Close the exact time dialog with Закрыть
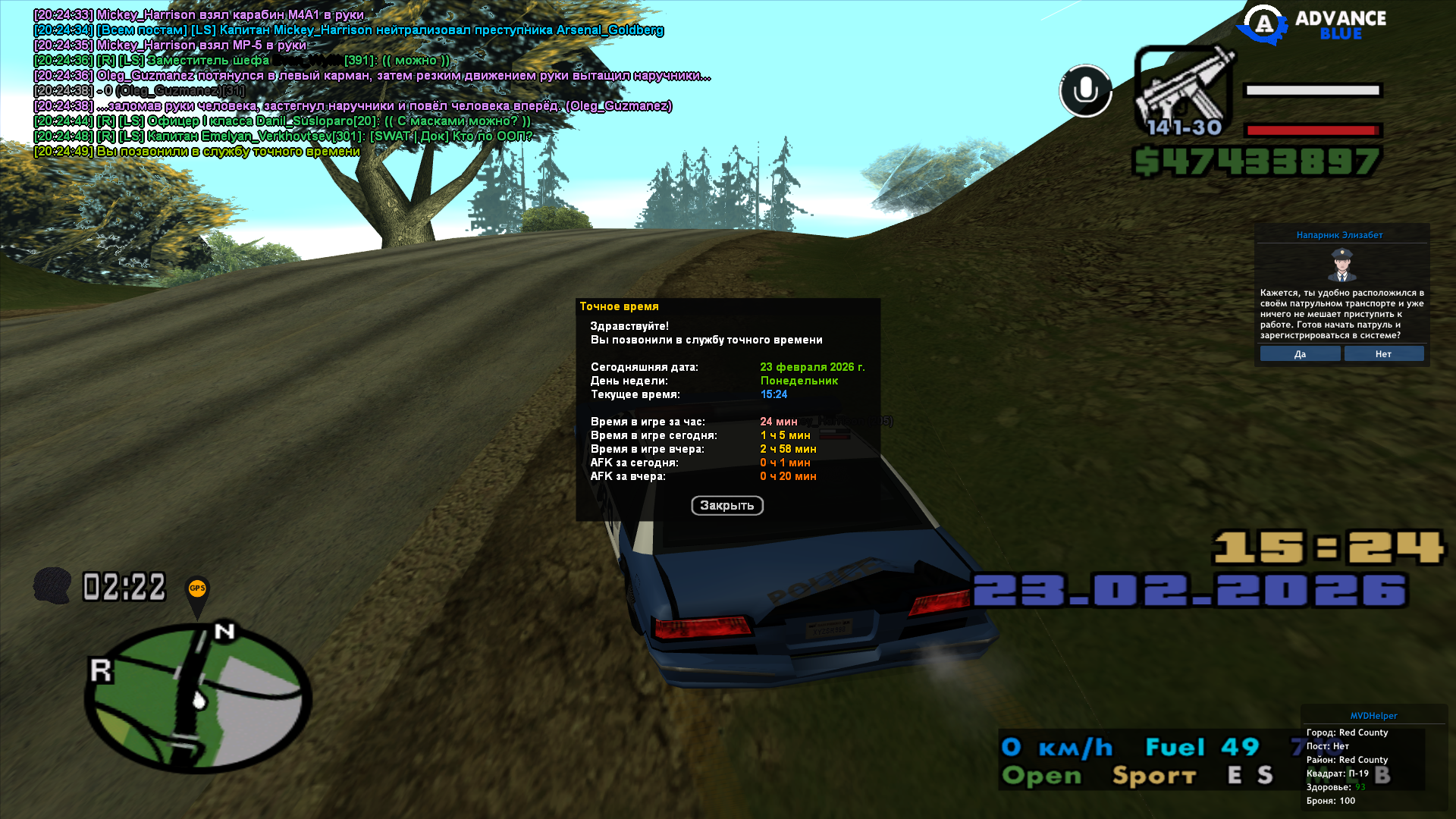The image size is (1456, 819). click(726, 506)
